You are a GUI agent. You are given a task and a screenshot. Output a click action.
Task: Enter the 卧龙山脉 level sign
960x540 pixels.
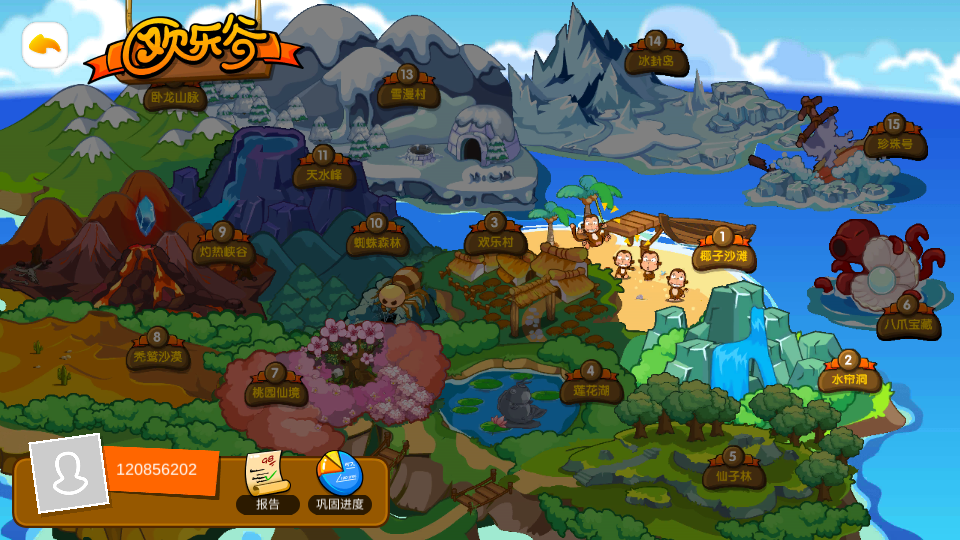tap(175, 97)
